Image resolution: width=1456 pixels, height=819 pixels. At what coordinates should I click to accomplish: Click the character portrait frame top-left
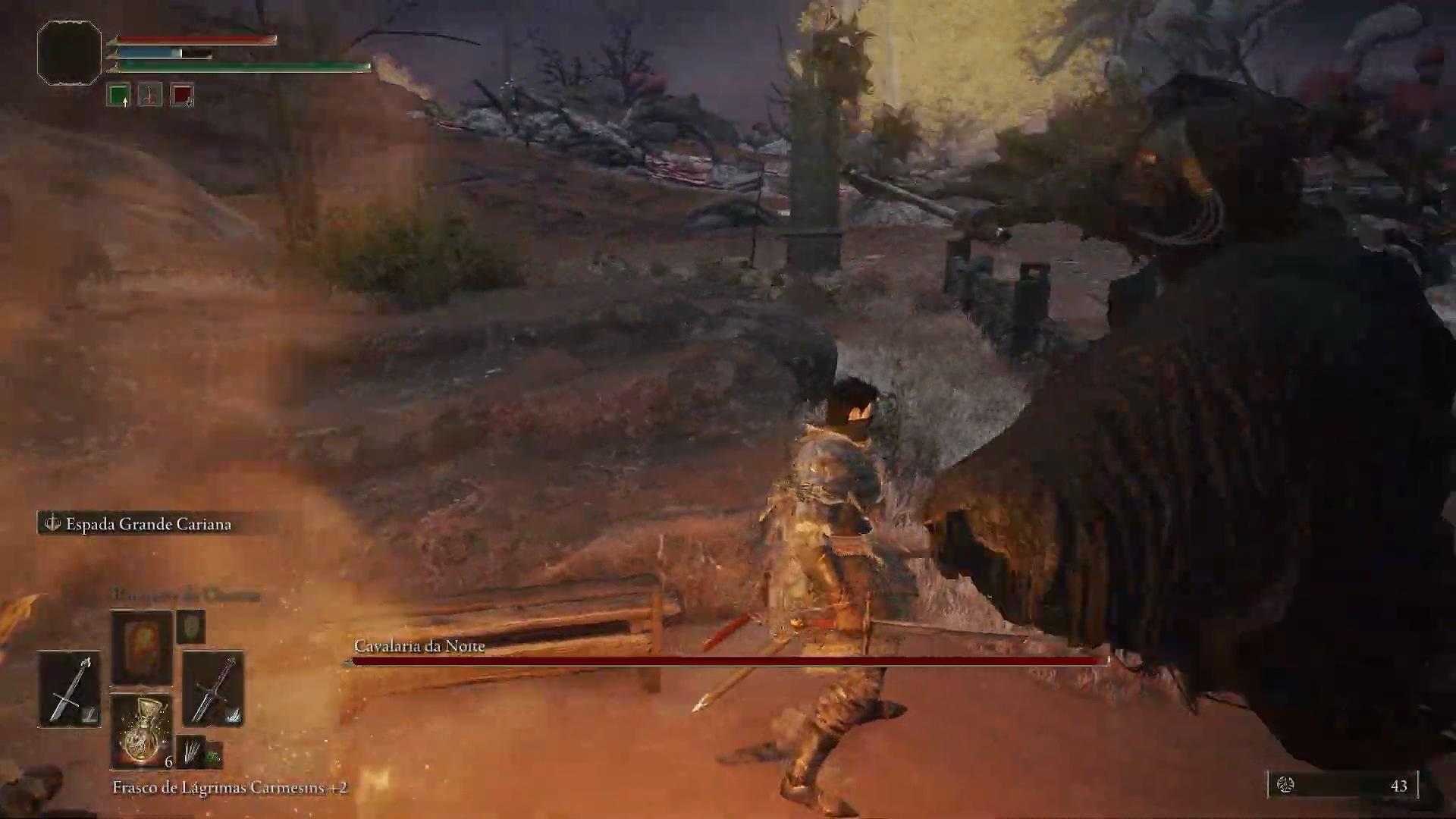[x=68, y=52]
